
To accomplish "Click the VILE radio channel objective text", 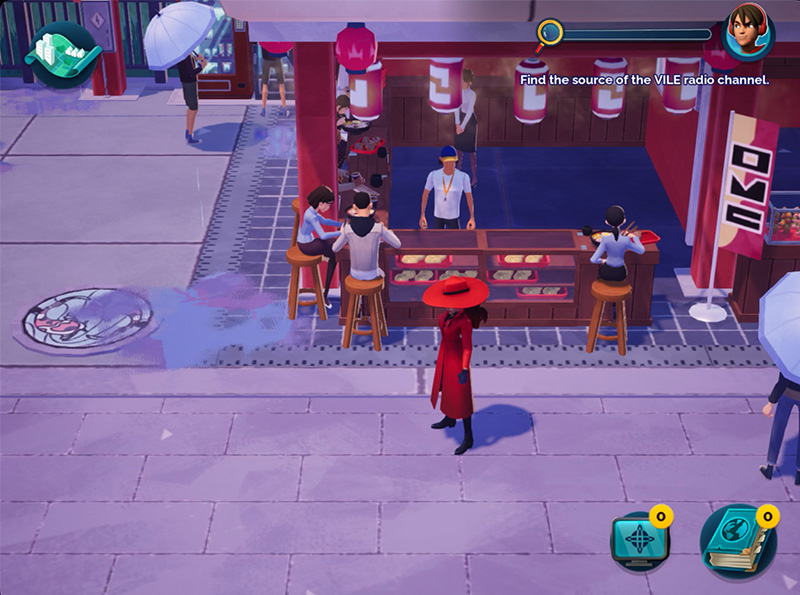I will (643, 79).
